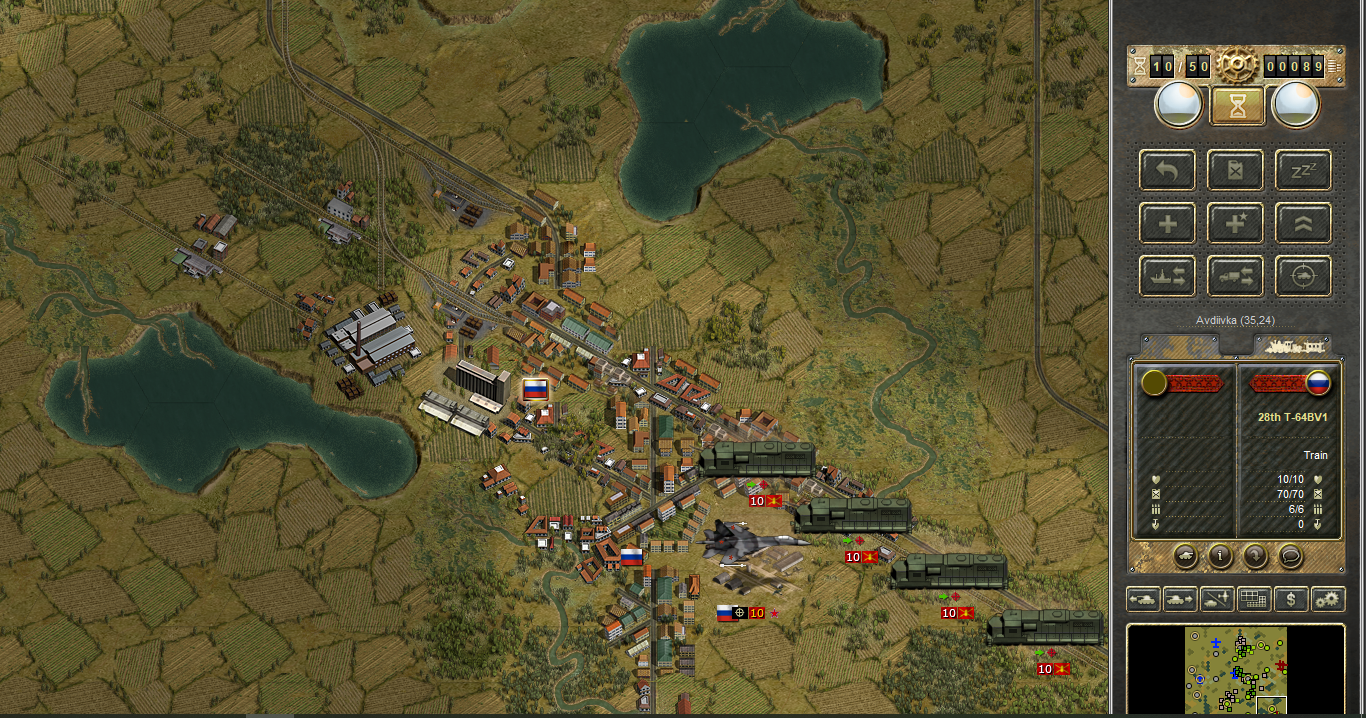Toggle the ground/air view button
Image resolution: width=1366 pixels, height=718 pixels.
1217,599
